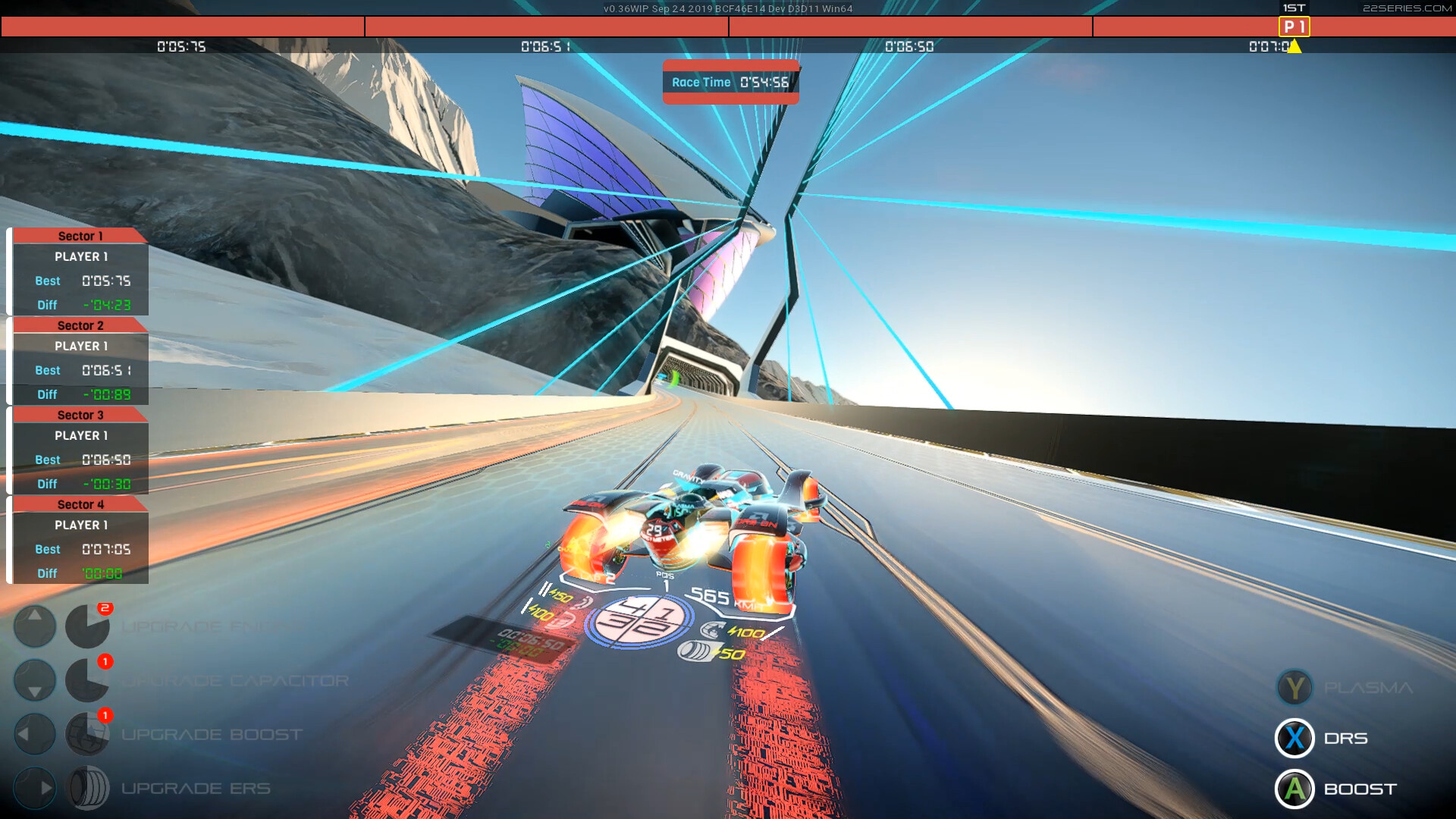Click the Race Time display

pyautogui.click(x=730, y=82)
